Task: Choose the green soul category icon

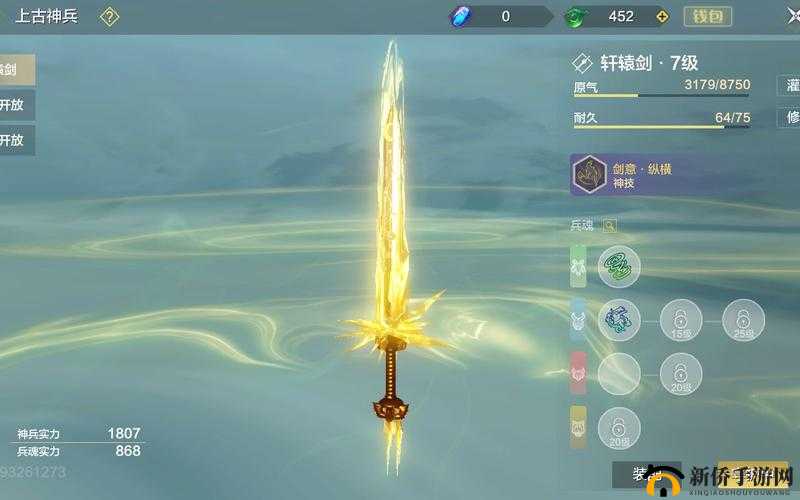Action: pos(580,267)
